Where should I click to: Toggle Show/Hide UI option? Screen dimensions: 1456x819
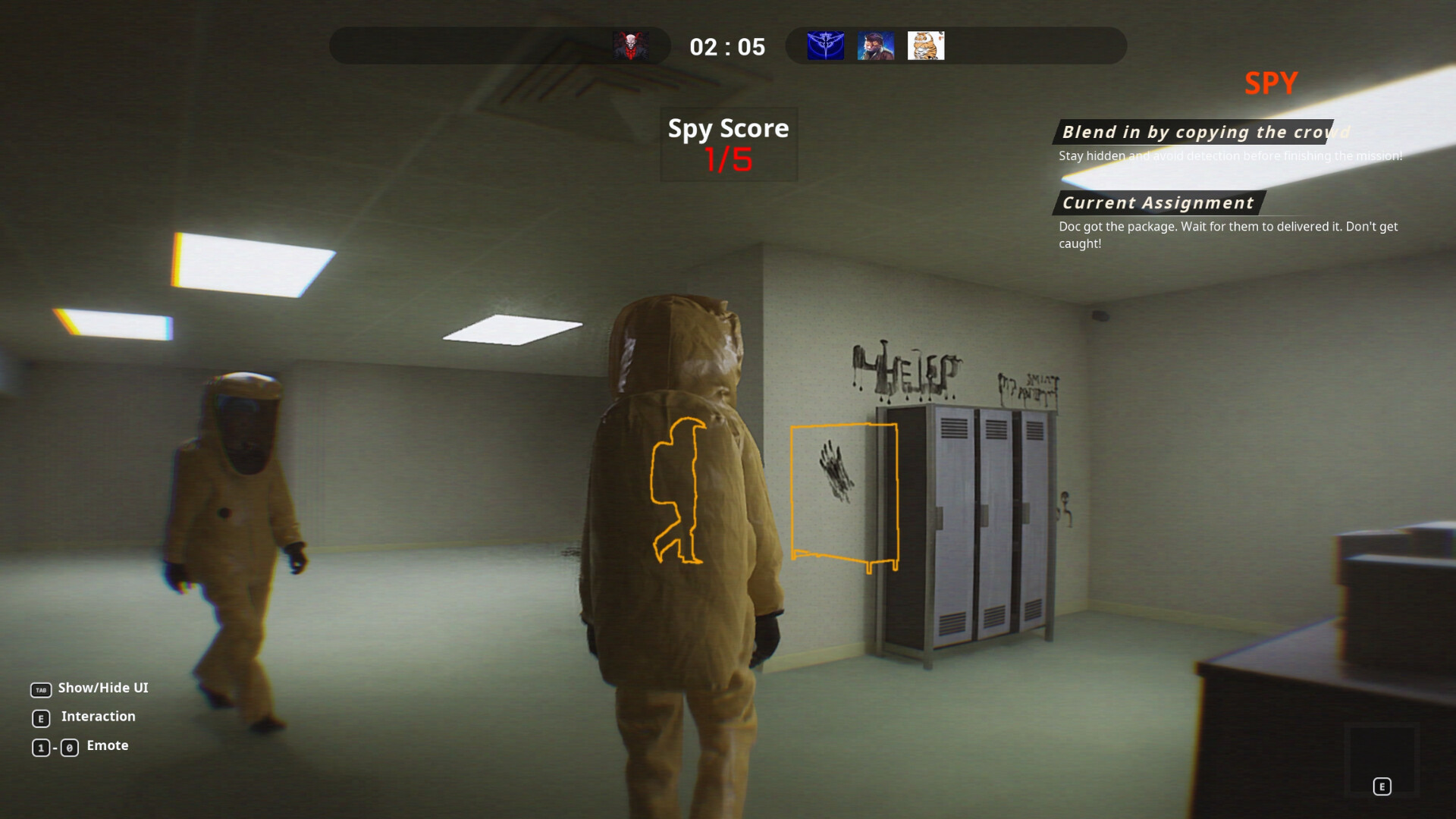[x=102, y=689]
